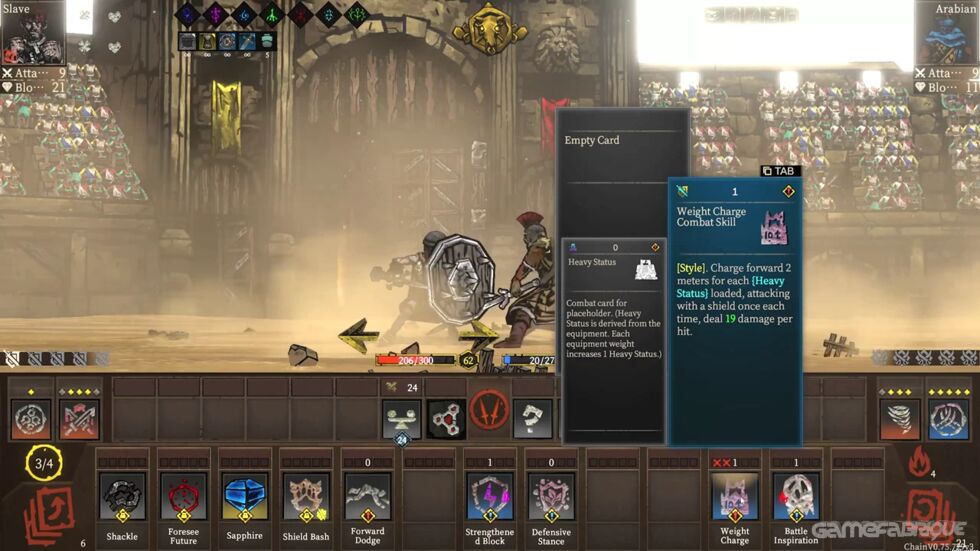Click the question mark slot icon
The width and height of the screenshot is (980, 551).
[x=532, y=419]
